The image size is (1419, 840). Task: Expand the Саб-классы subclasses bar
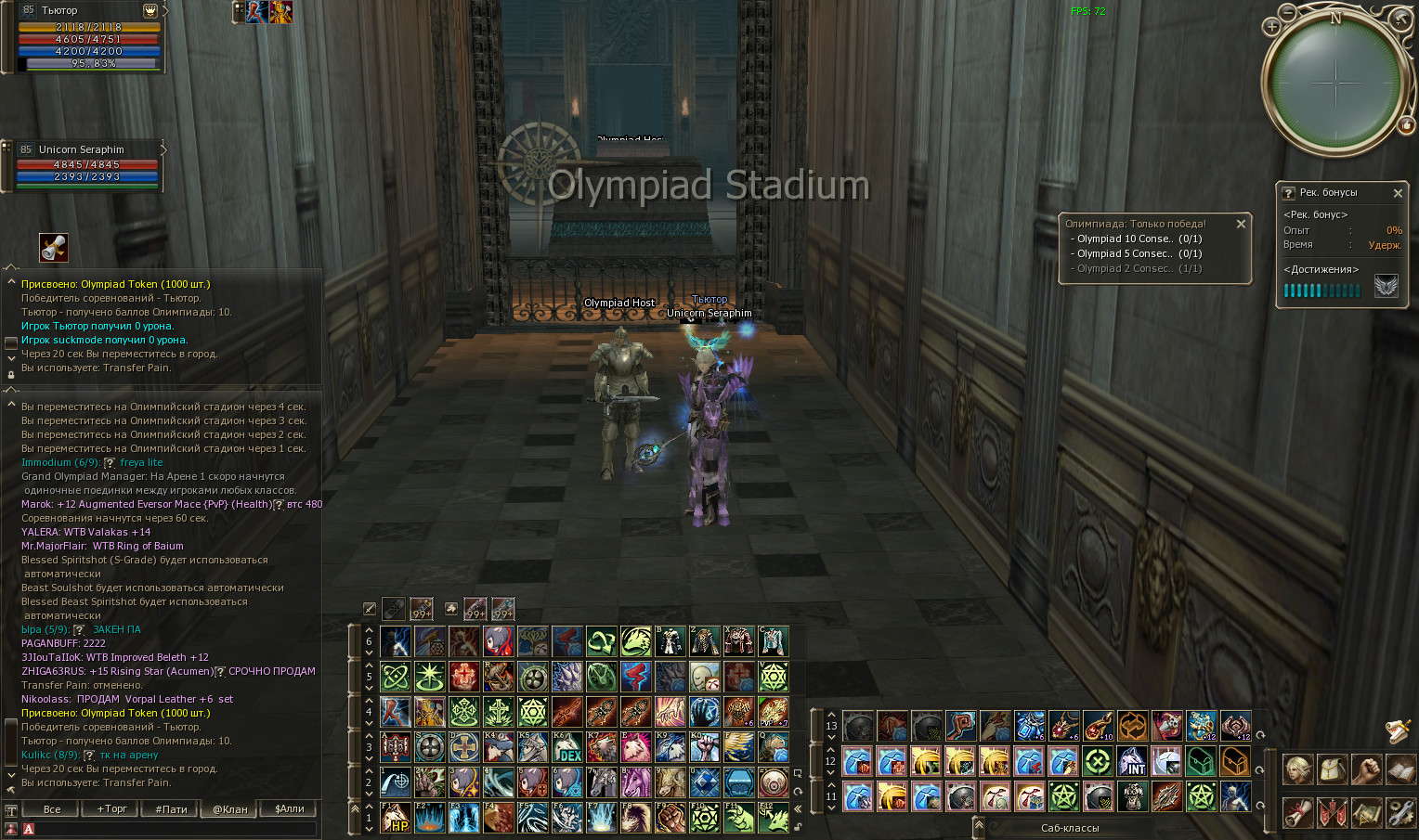979,825
